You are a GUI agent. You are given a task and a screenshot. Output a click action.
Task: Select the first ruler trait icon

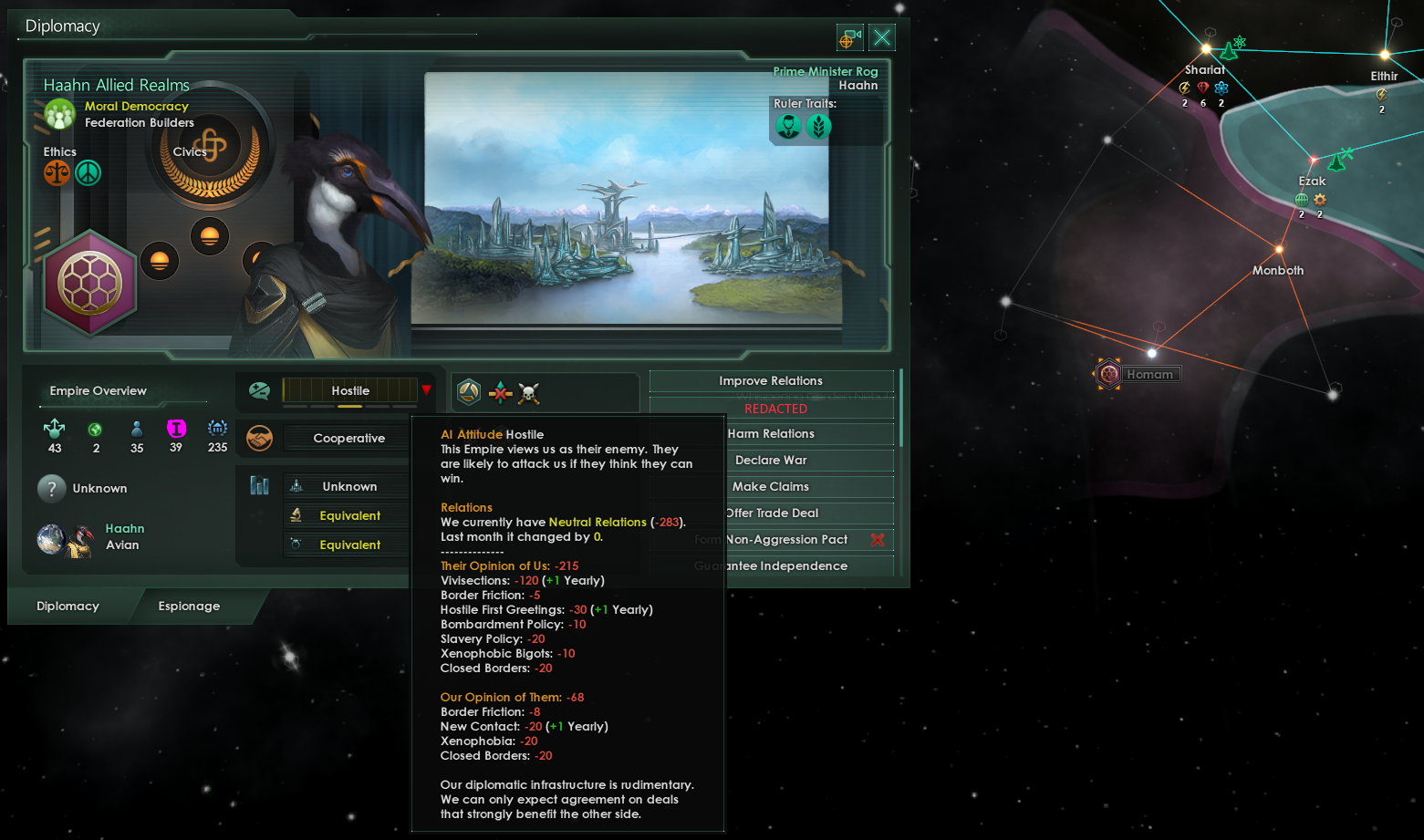[x=788, y=127]
